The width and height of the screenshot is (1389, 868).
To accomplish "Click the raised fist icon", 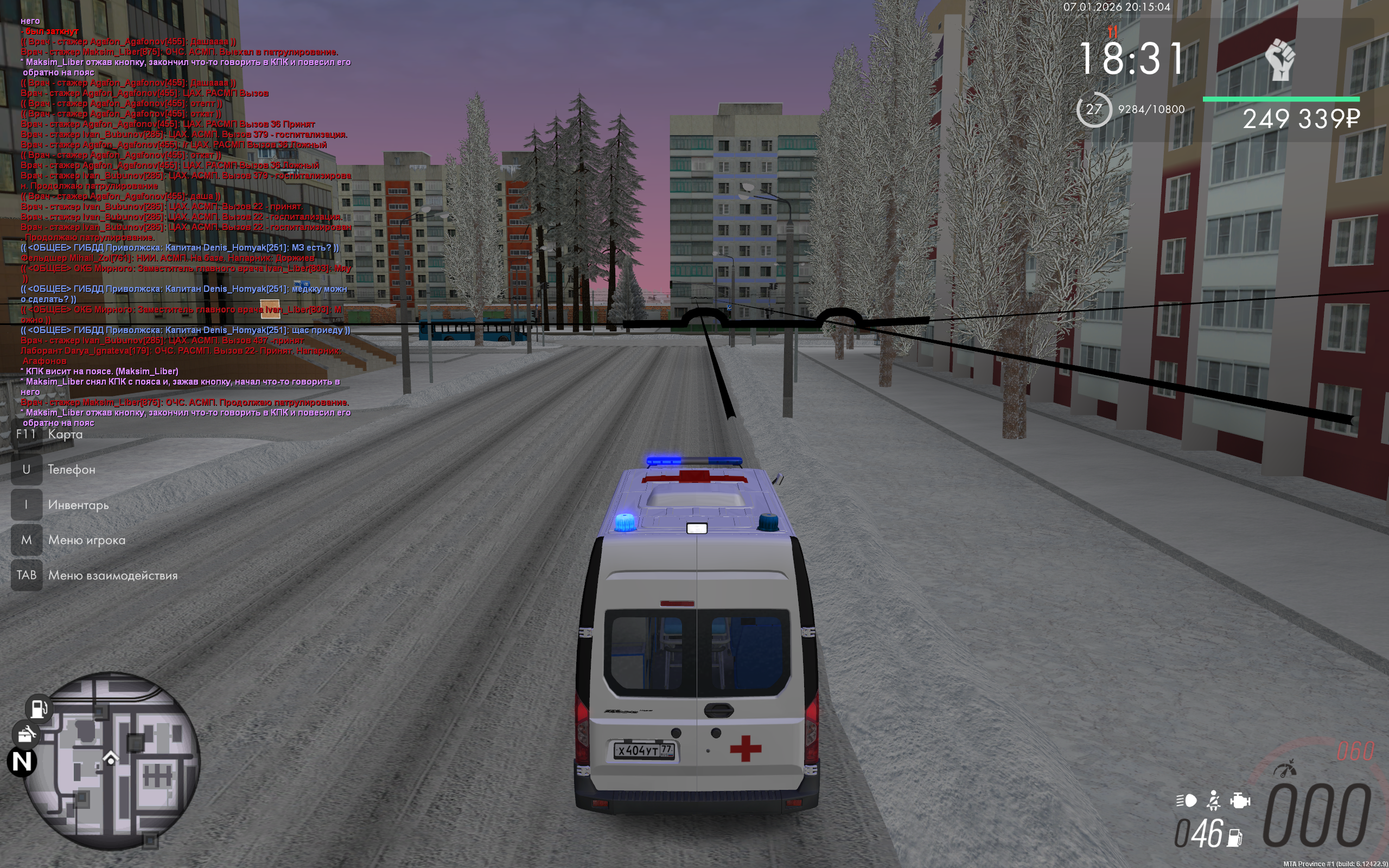I will point(1280,59).
